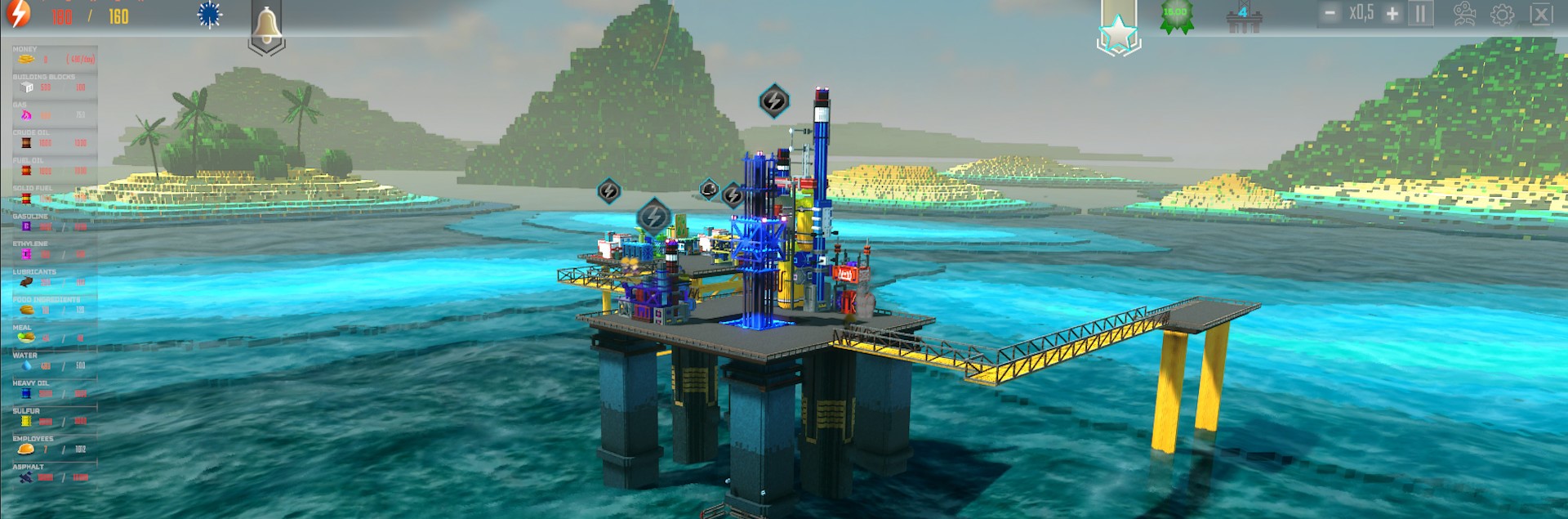Viewport: 1568px width, 519px height.
Task: Close the game with X button
Action: (1540, 15)
